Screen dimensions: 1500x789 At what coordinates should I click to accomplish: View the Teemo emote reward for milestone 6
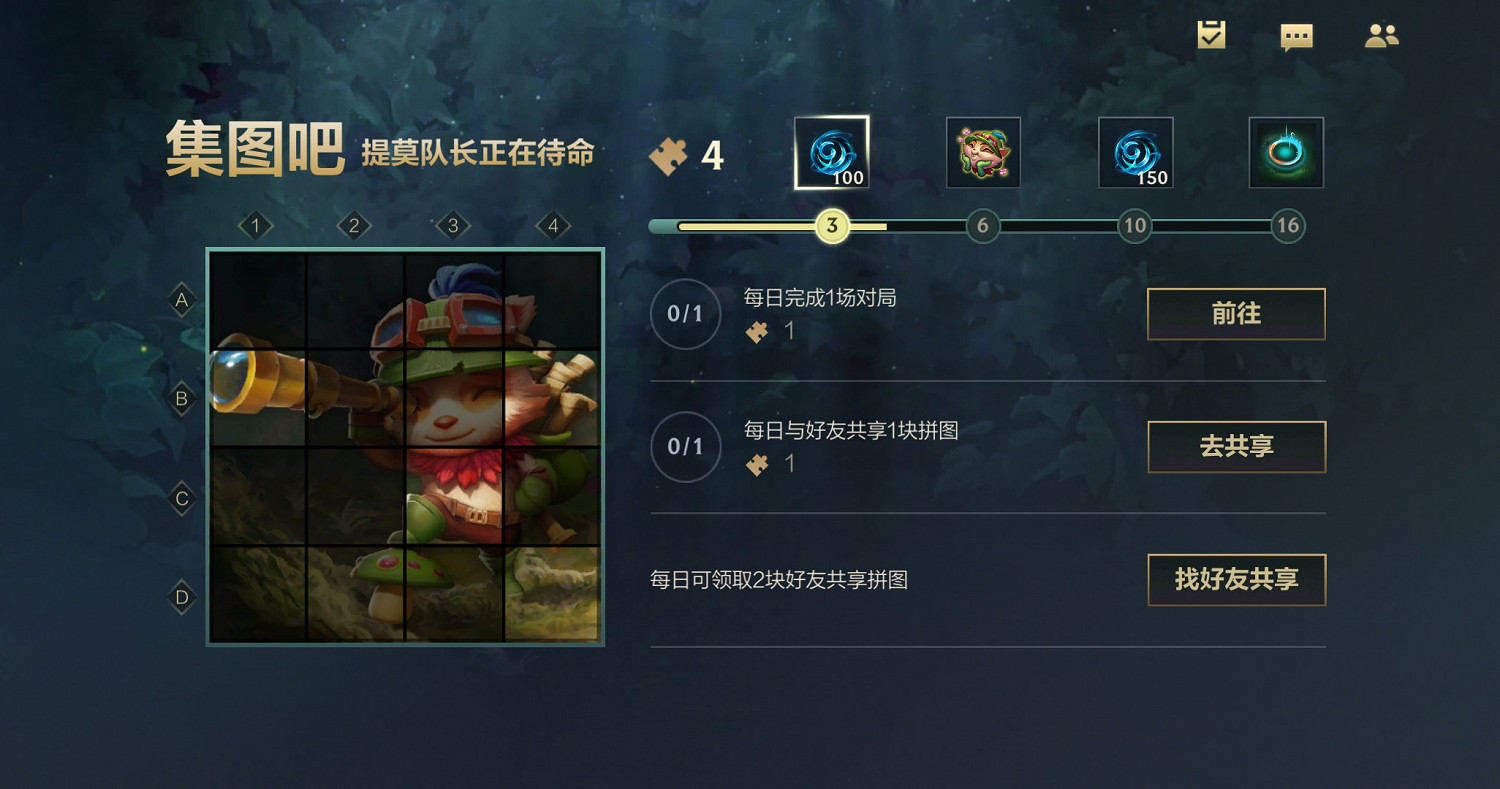(983, 152)
